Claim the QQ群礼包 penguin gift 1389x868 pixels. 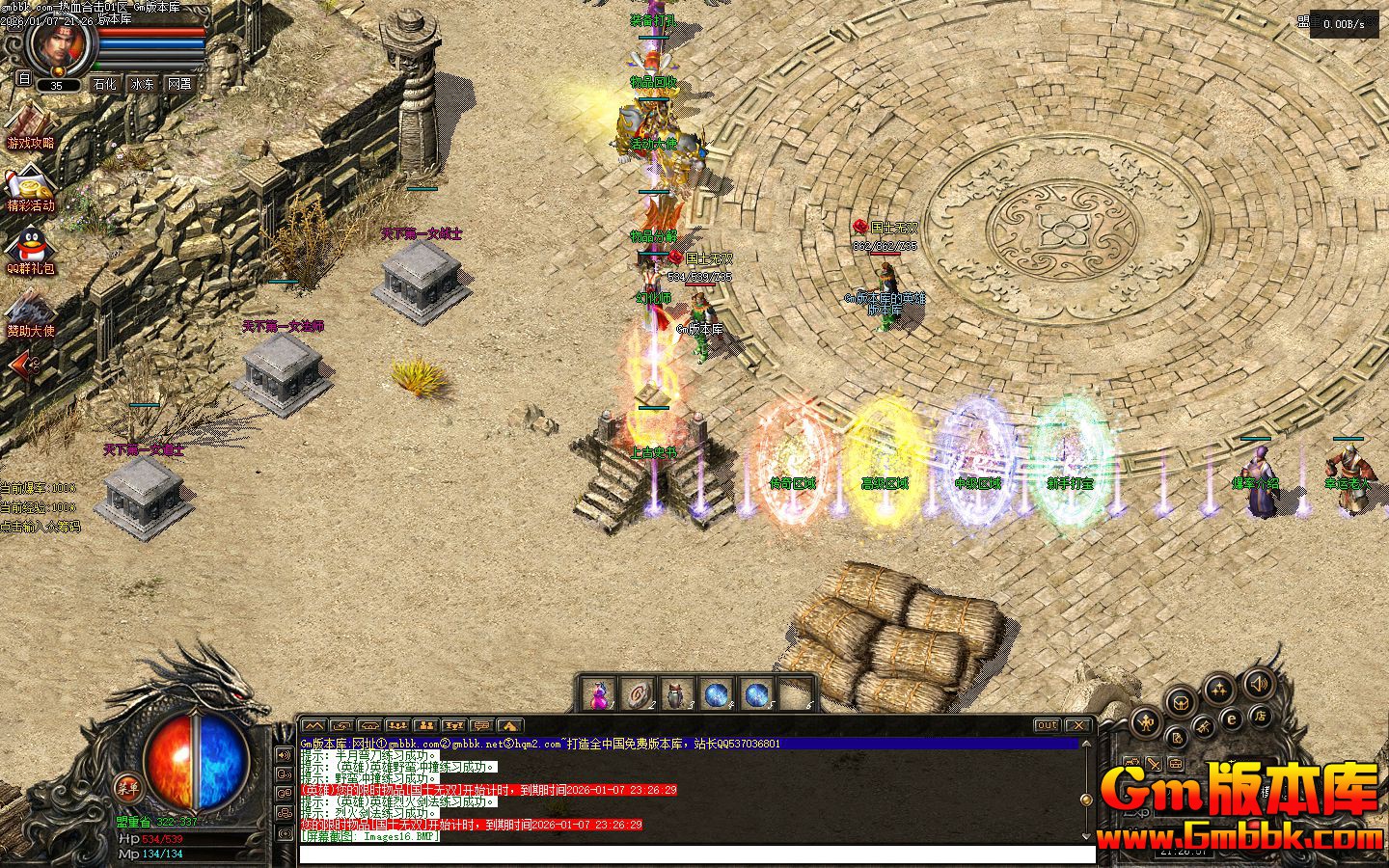tap(31, 248)
